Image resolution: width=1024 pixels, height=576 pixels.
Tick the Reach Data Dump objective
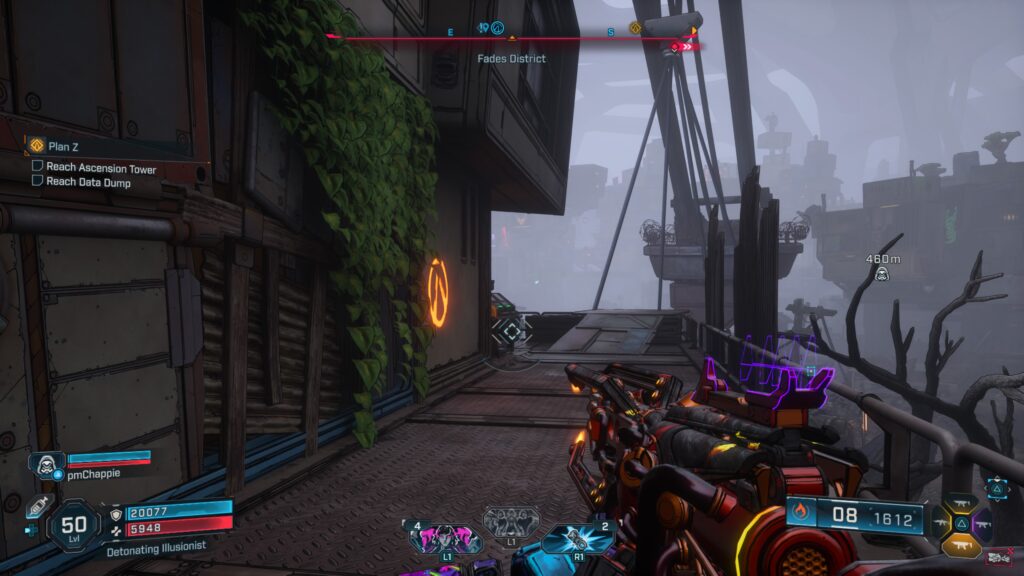pyautogui.click(x=38, y=182)
